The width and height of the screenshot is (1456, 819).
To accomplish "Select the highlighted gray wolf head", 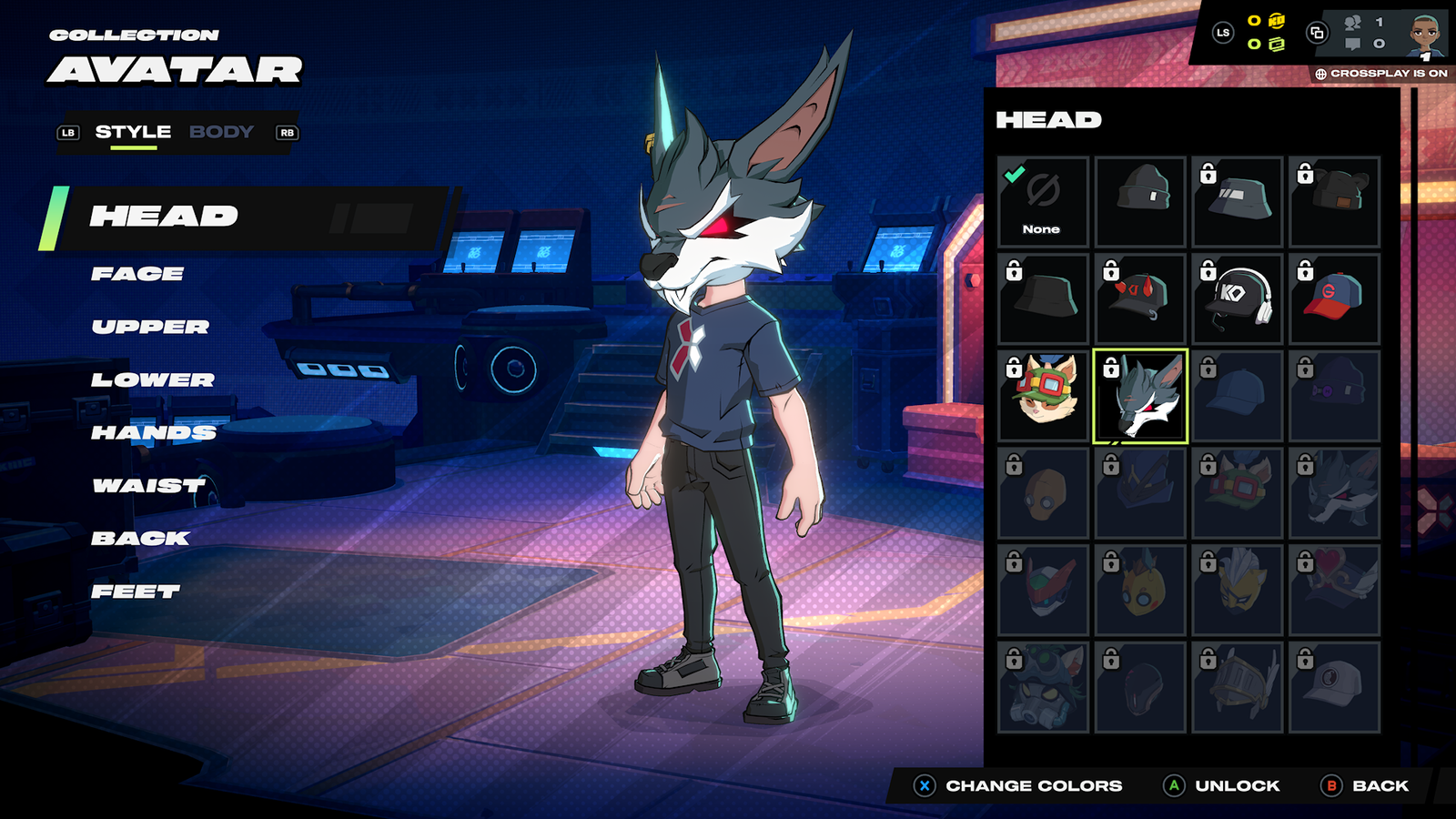I will click(x=1140, y=397).
